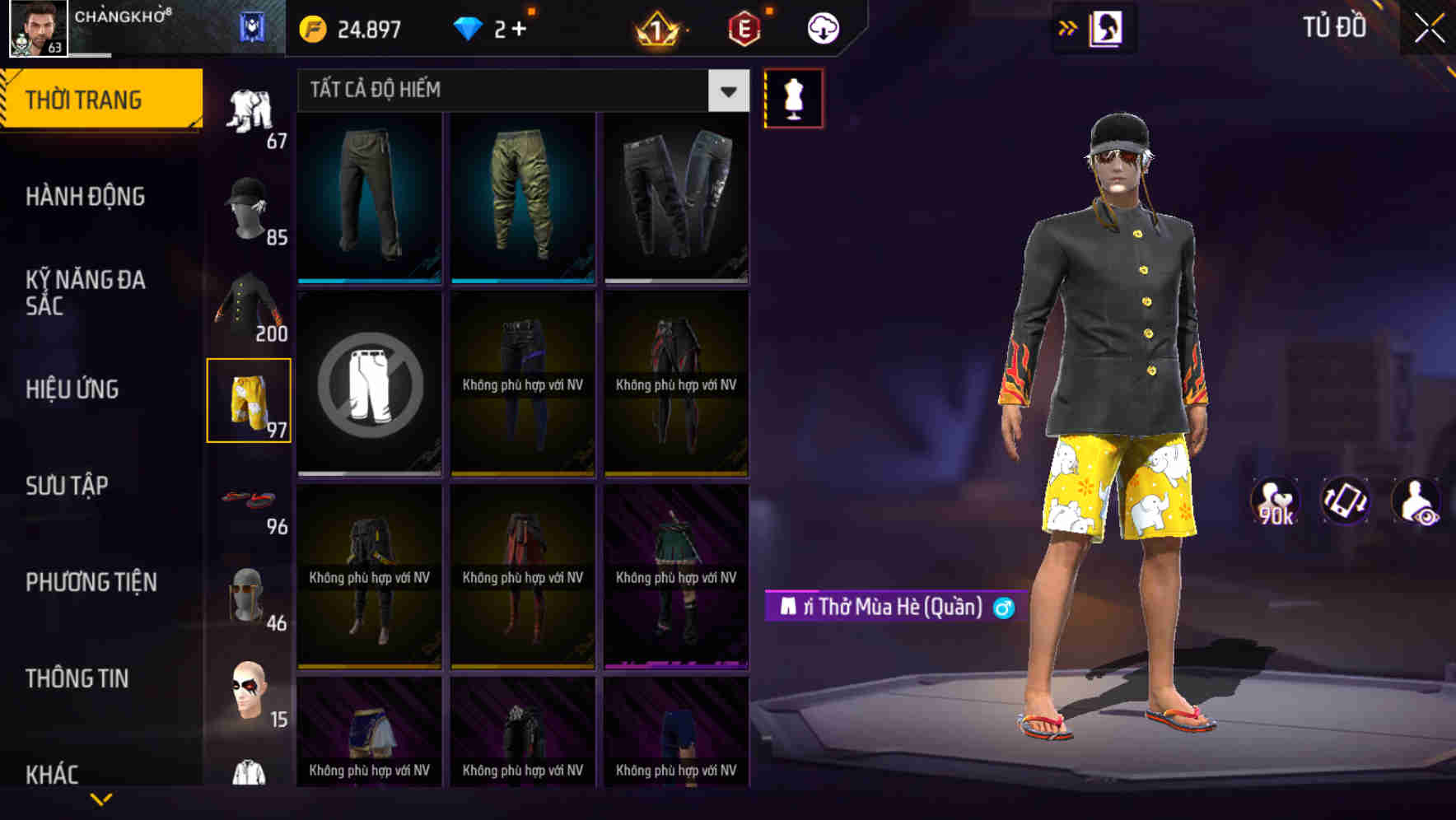Viewport: 1456px width, 820px height.
Task: Open the barbershop appearance icon in top bar
Action: point(1106,27)
